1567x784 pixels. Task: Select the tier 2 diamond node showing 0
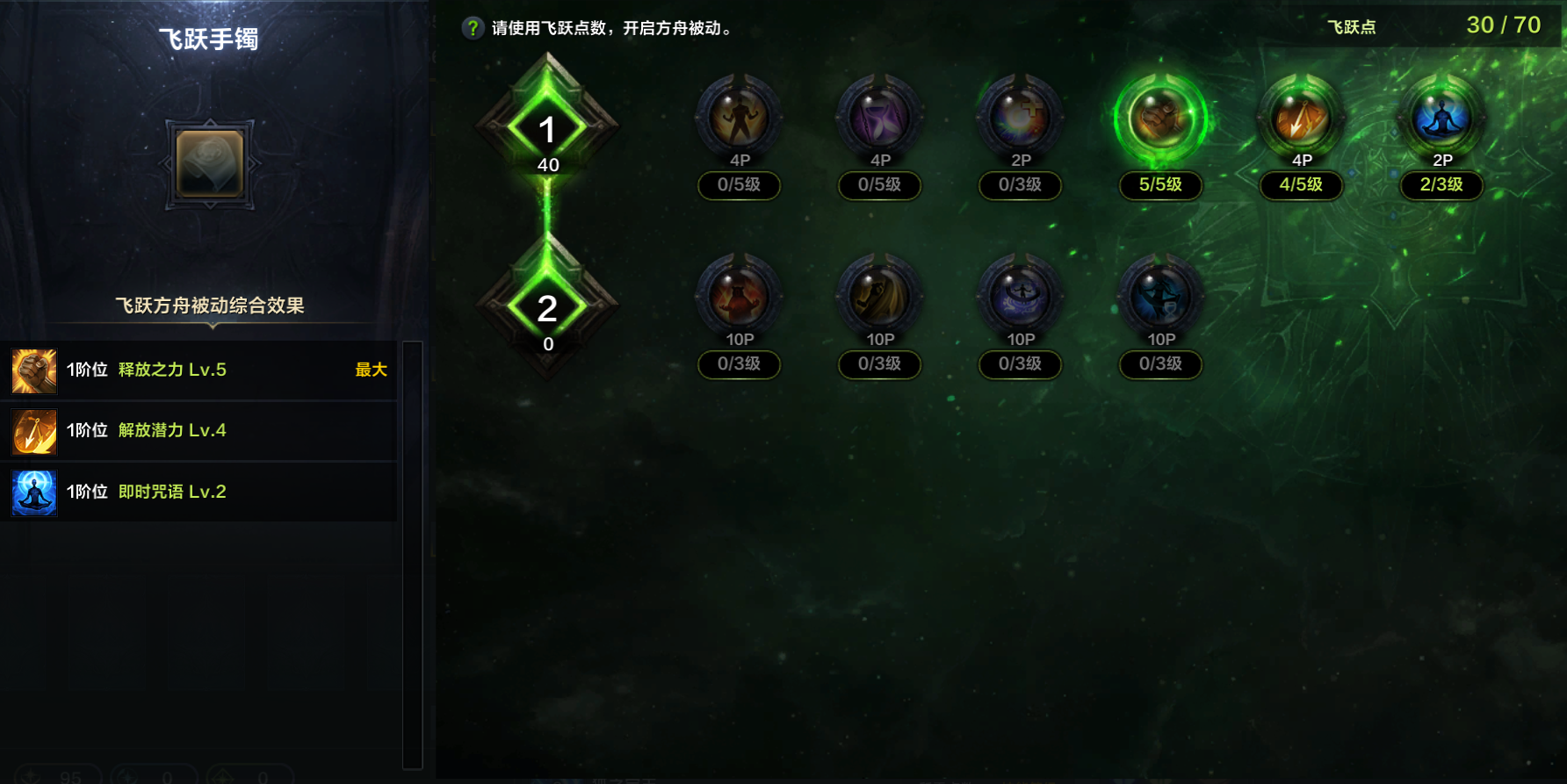pos(549,307)
